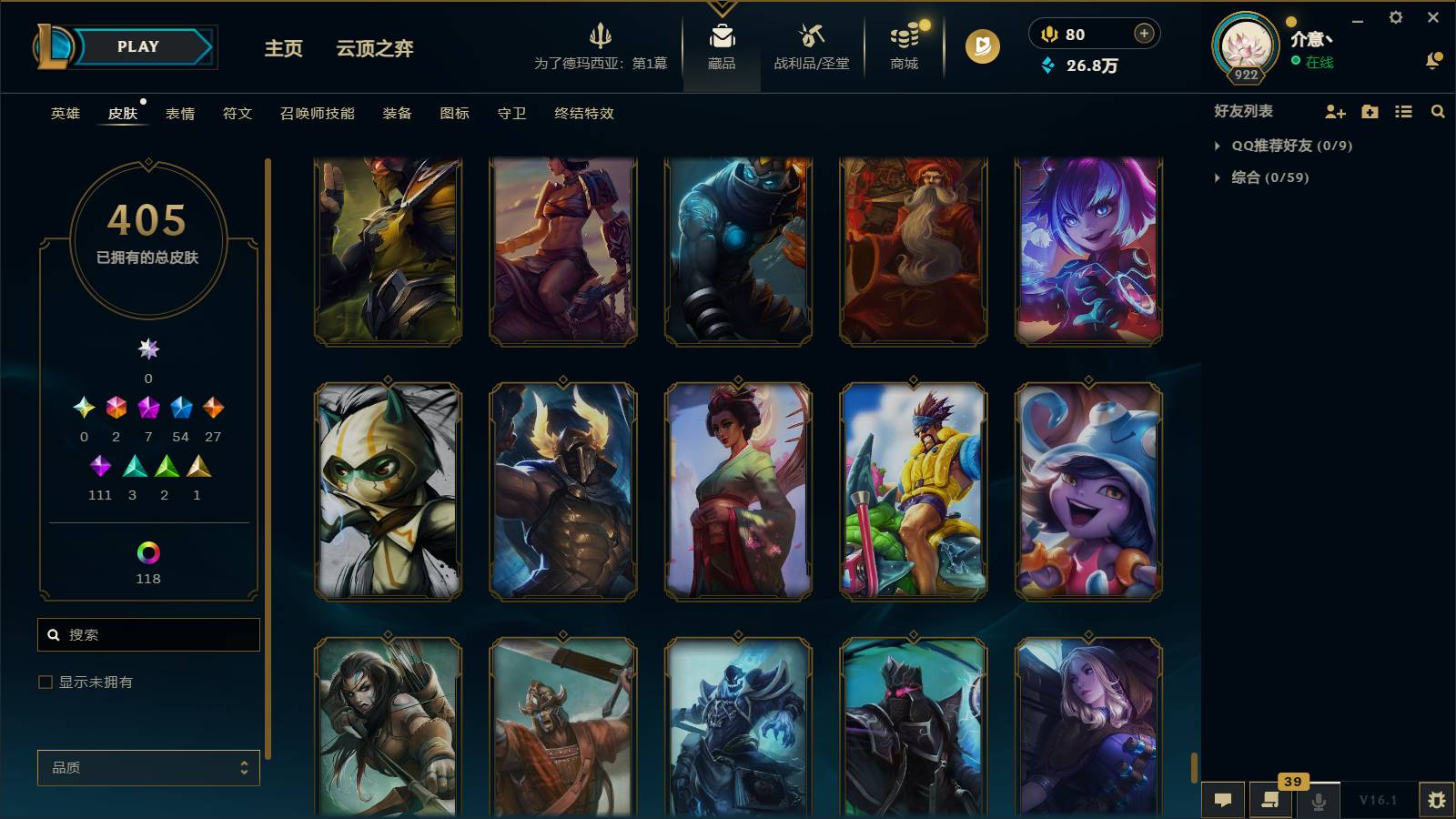
Task: Open the 品质 quality dropdown
Action: 147,768
